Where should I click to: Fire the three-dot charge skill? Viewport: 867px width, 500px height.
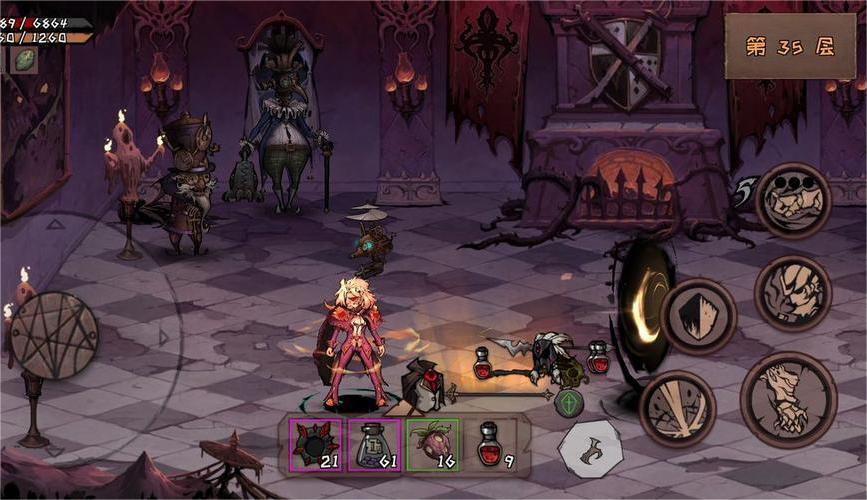pyautogui.click(x=792, y=200)
